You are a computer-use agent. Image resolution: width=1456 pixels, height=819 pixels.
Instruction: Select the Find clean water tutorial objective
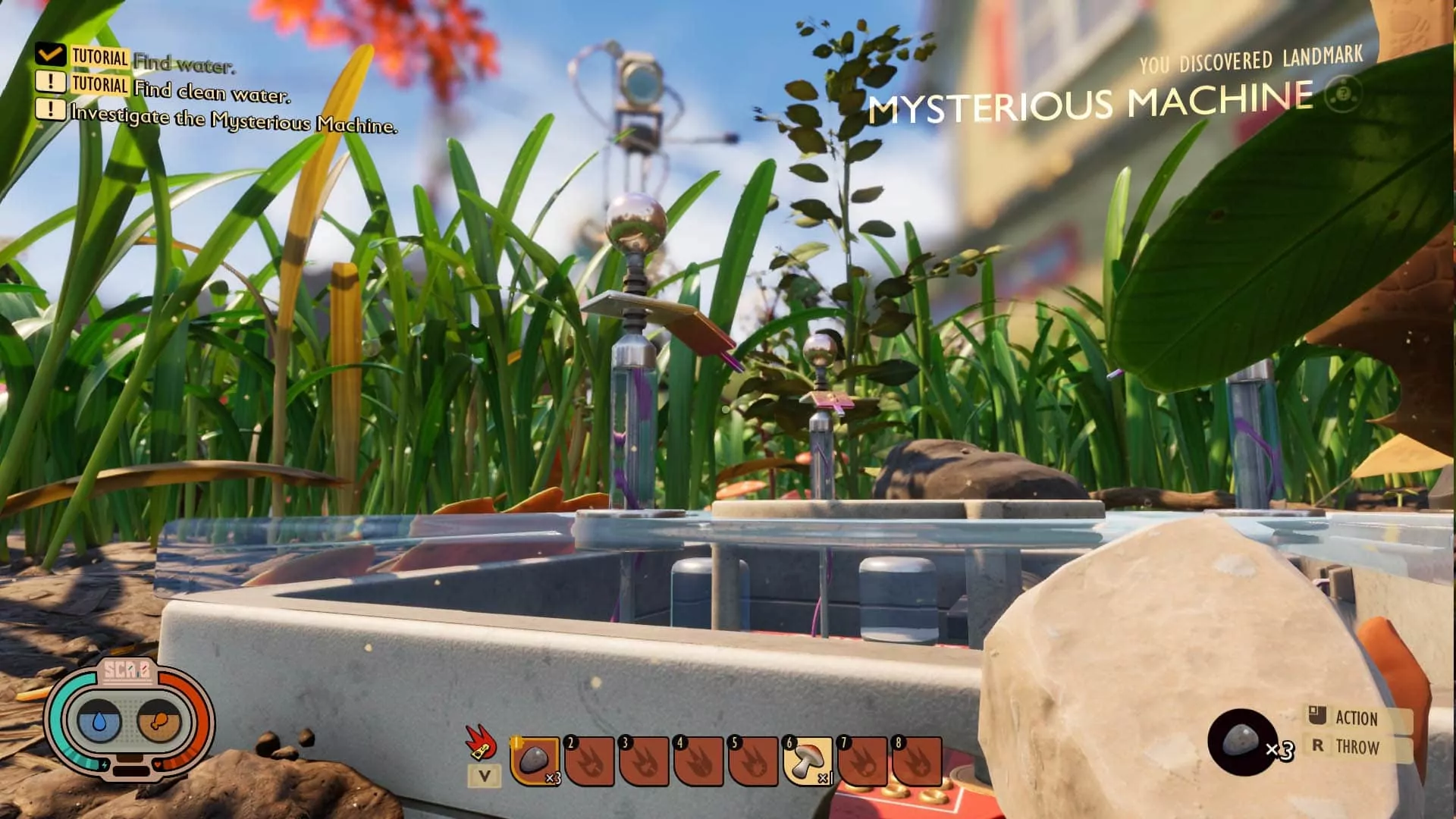tap(211, 91)
